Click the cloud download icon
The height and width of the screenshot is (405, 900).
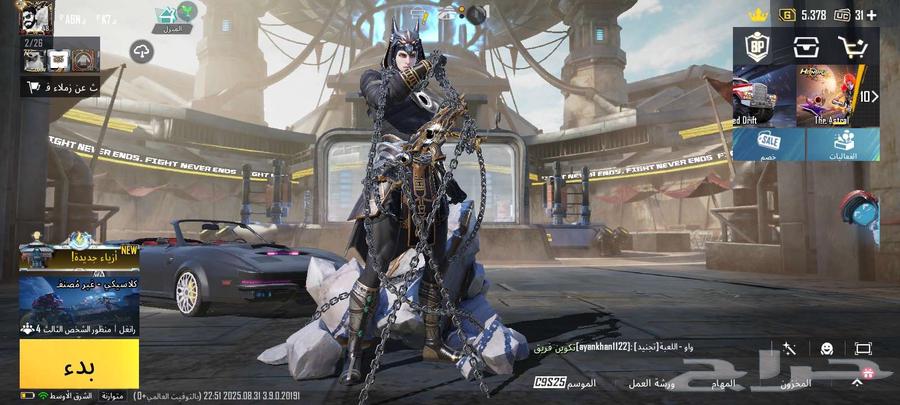click(141, 52)
